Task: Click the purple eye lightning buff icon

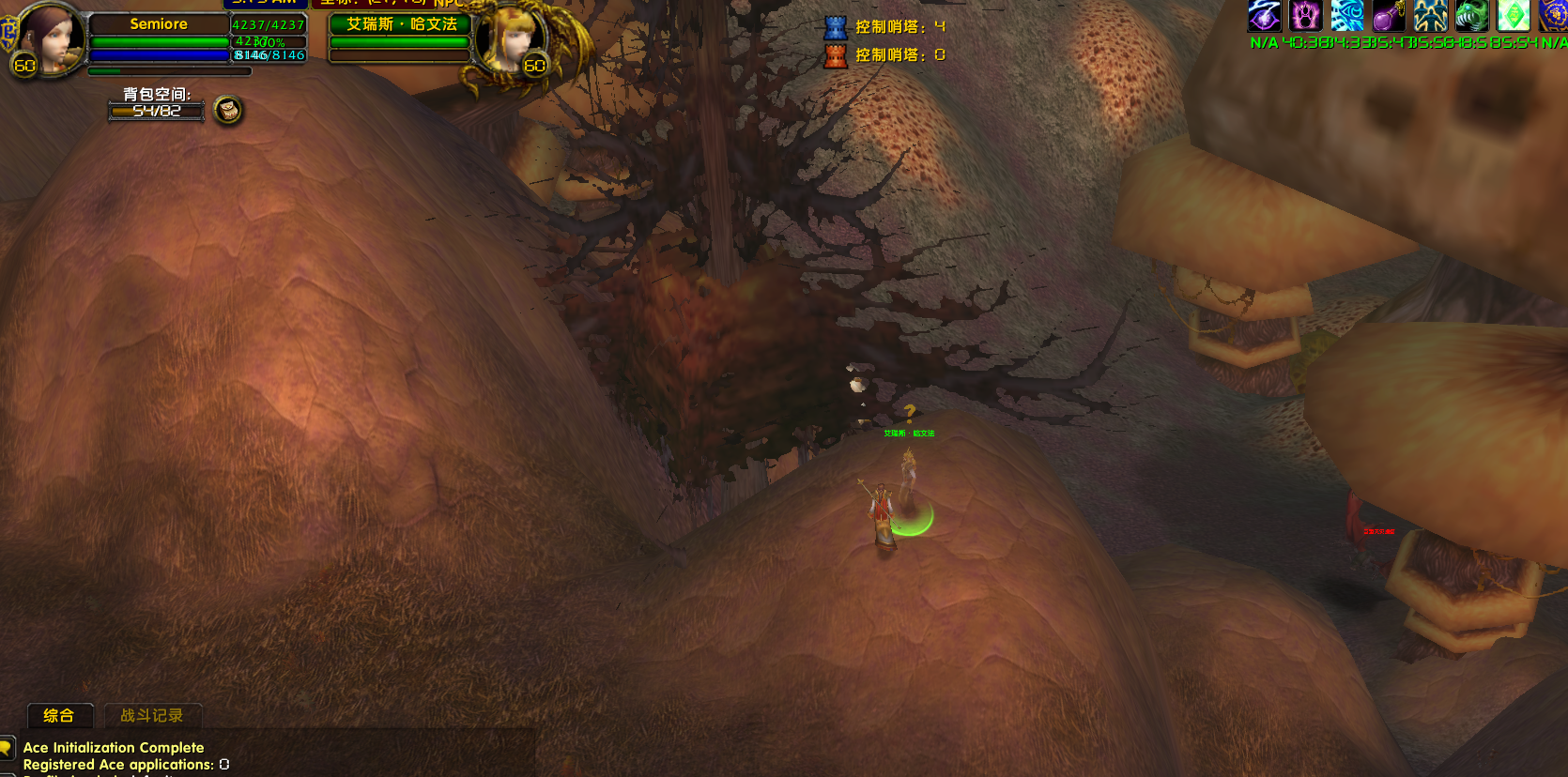Action: click(x=1264, y=16)
